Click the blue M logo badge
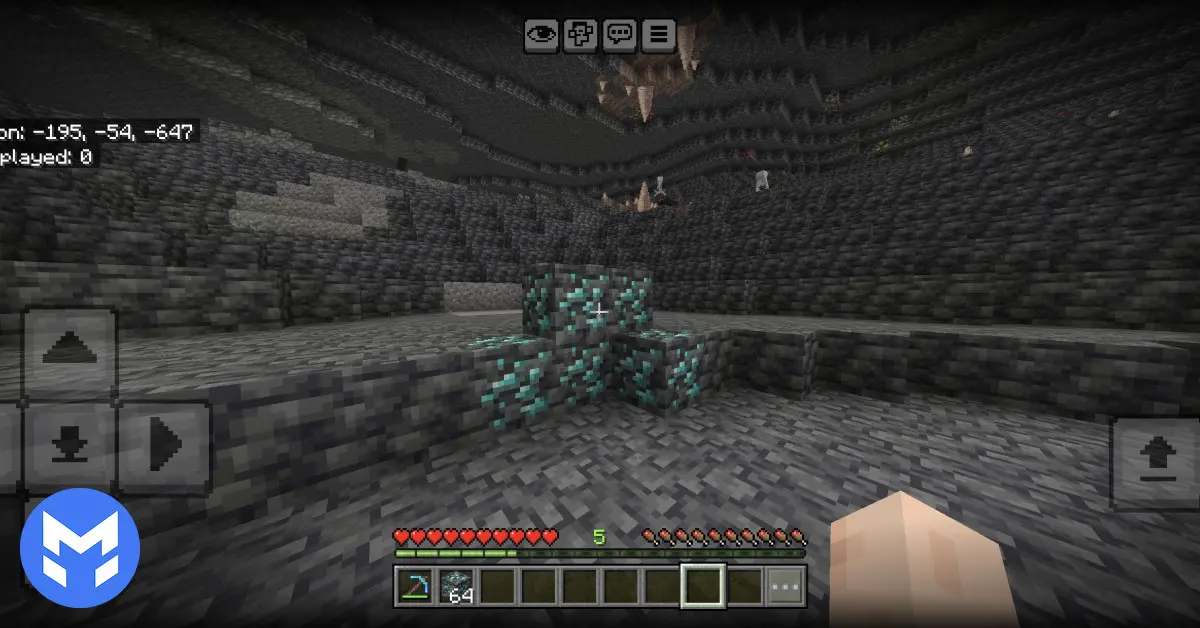 click(80, 548)
